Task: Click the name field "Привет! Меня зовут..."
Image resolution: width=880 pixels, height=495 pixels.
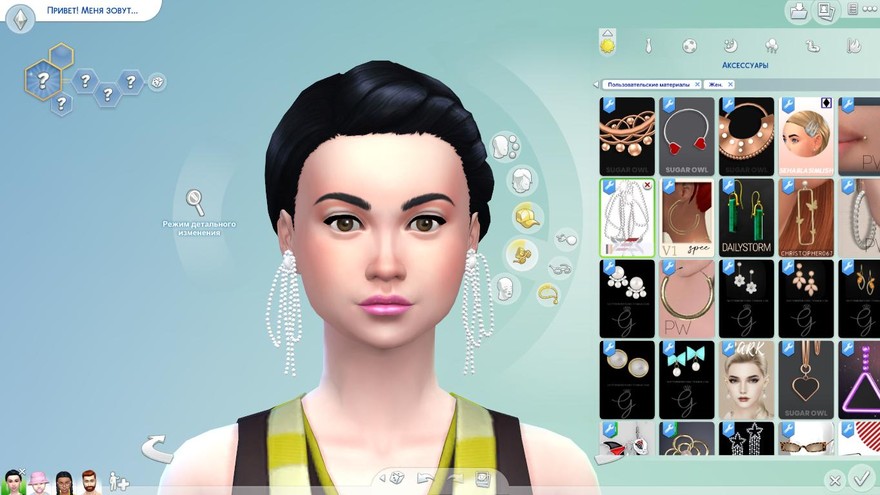Action: 92,11
